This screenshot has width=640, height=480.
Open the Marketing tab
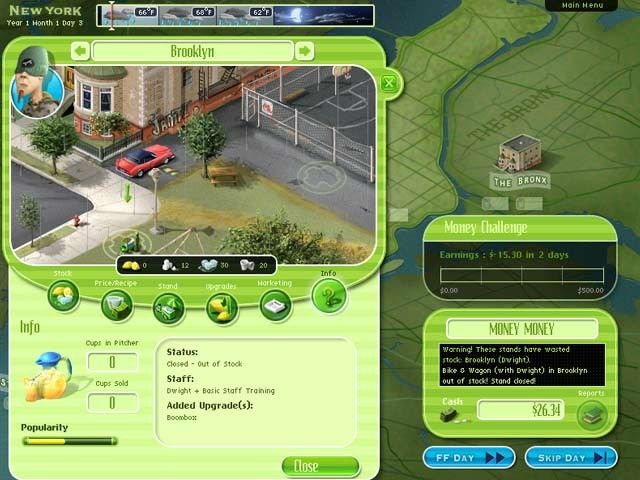[x=275, y=305]
